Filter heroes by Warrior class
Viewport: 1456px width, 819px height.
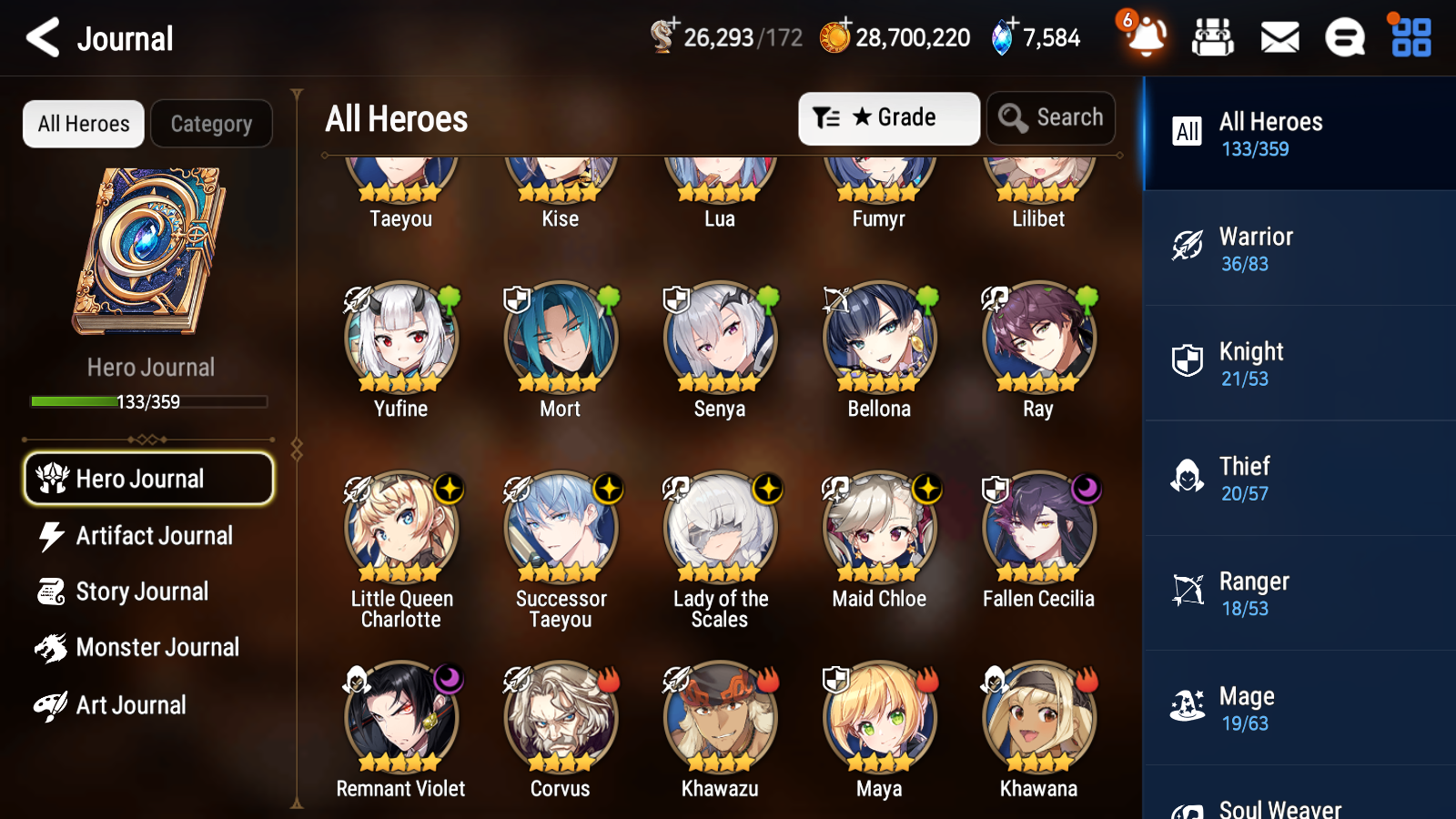point(1299,248)
